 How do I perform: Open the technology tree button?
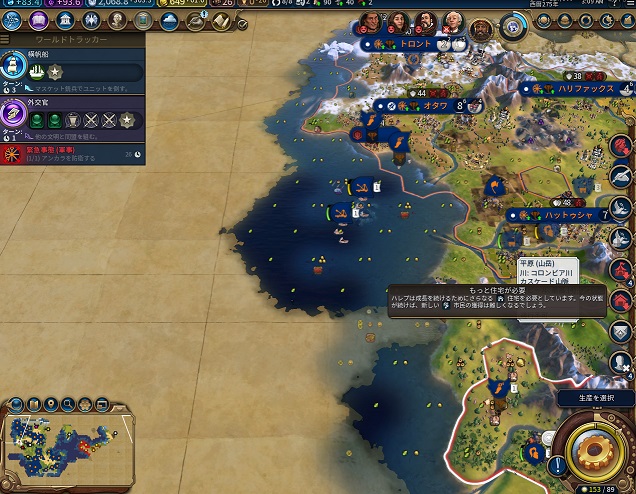click(x=16, y=21)
